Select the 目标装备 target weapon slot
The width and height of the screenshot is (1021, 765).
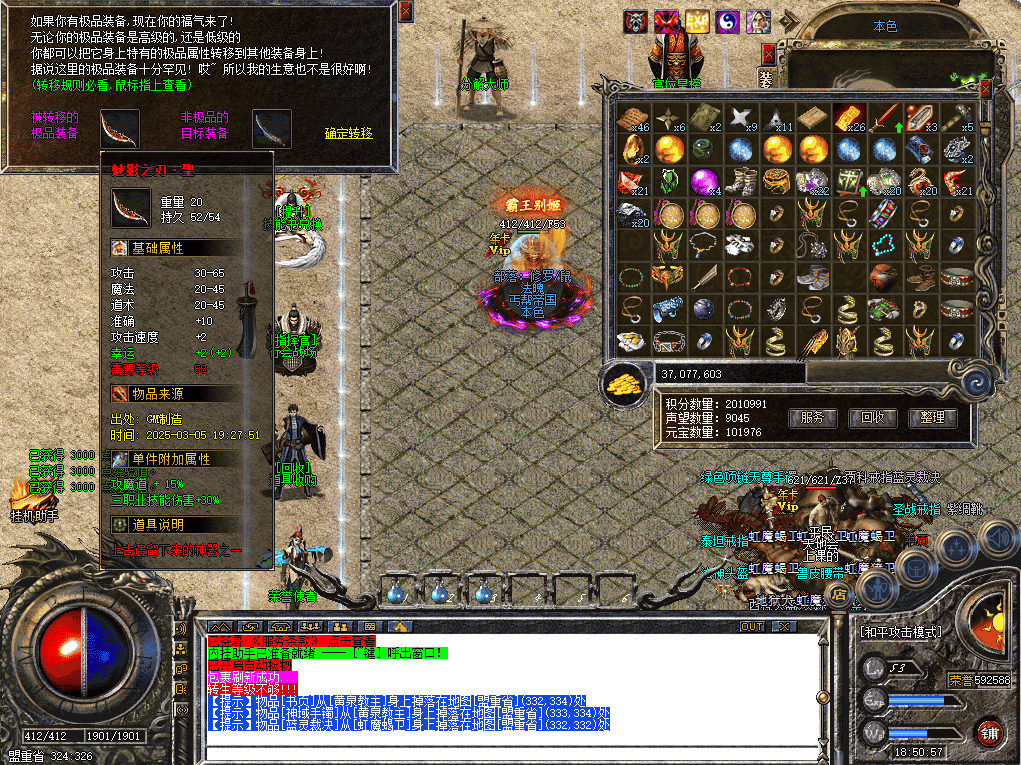(x=271, y=128)
